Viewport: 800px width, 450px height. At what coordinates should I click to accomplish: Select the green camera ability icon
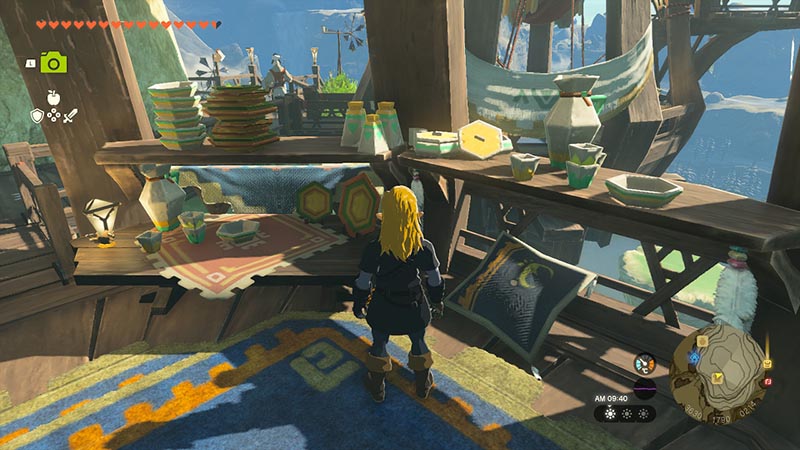click(x=54, y=62)
